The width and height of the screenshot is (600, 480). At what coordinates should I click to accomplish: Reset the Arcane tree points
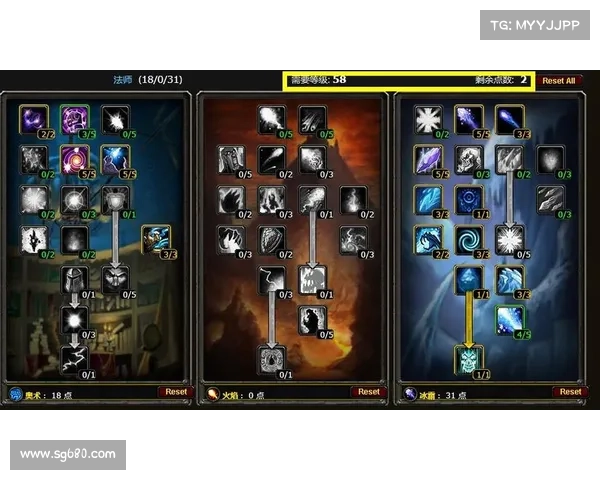pos(176,392)
